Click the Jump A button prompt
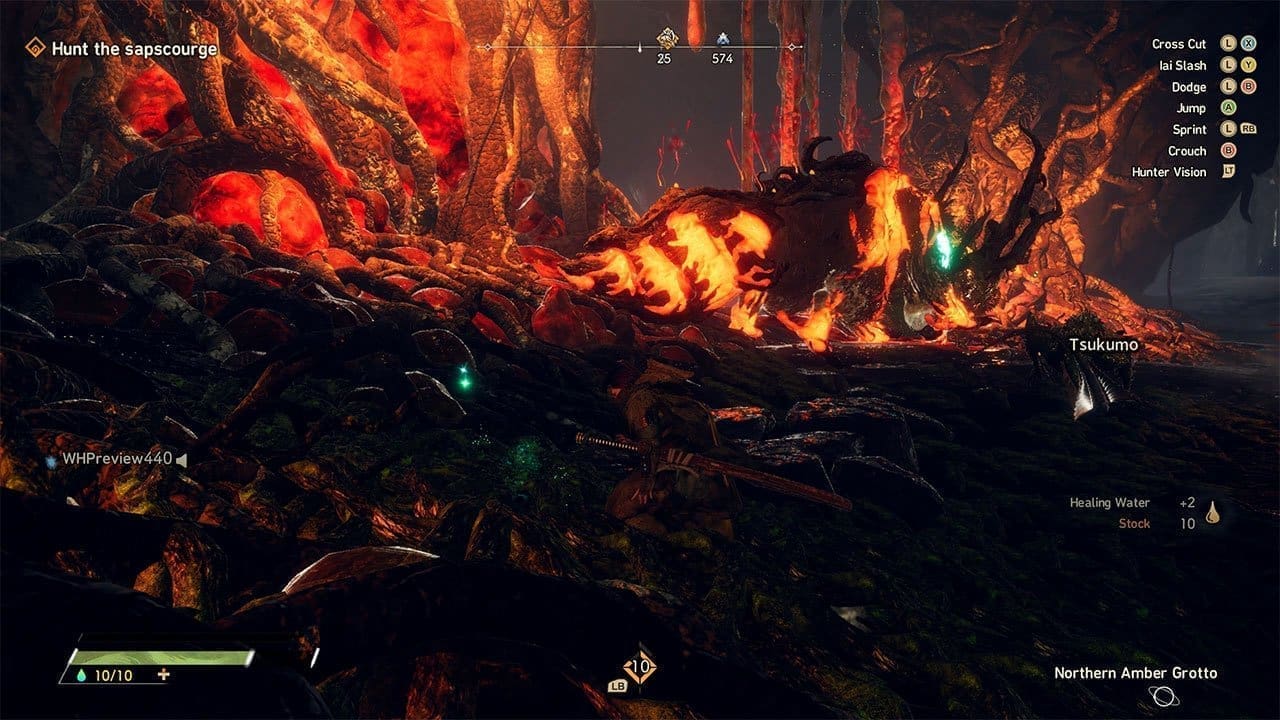This screenshot has height=720, width=1280. 1229,108
